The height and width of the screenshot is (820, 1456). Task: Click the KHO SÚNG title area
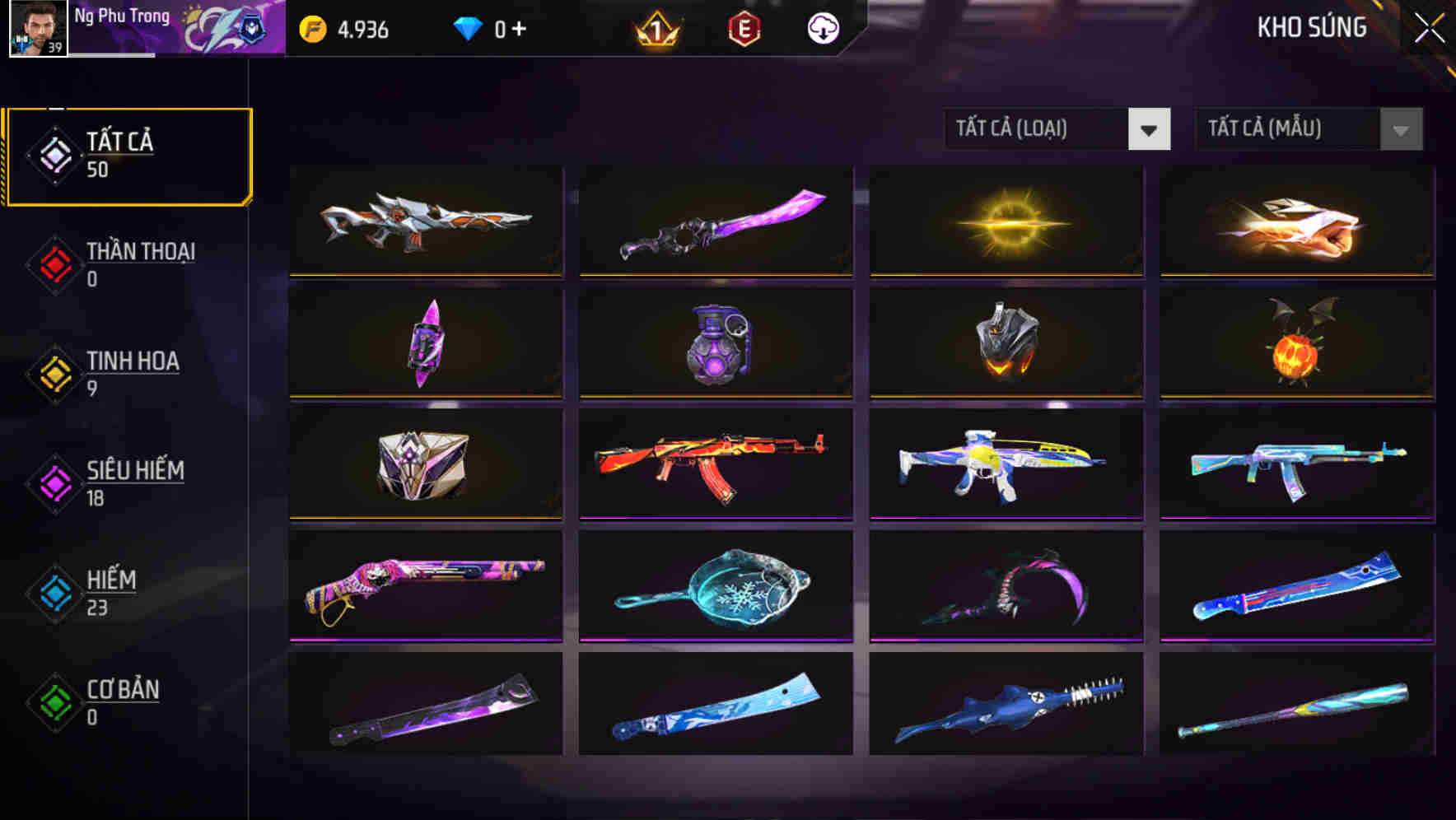(1311, 27)
